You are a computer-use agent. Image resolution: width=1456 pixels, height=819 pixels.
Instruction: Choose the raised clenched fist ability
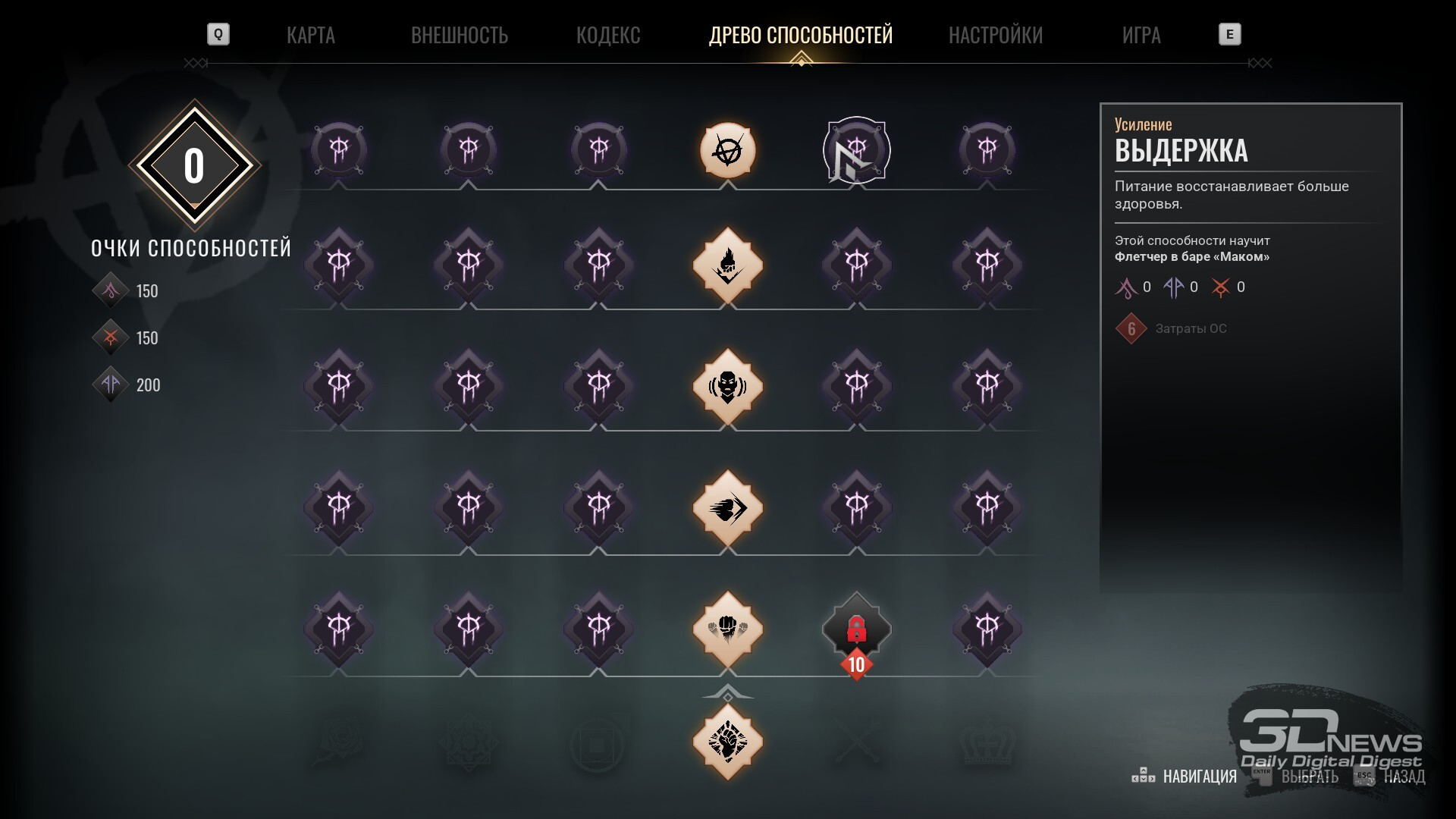click(x=728, y=741)
